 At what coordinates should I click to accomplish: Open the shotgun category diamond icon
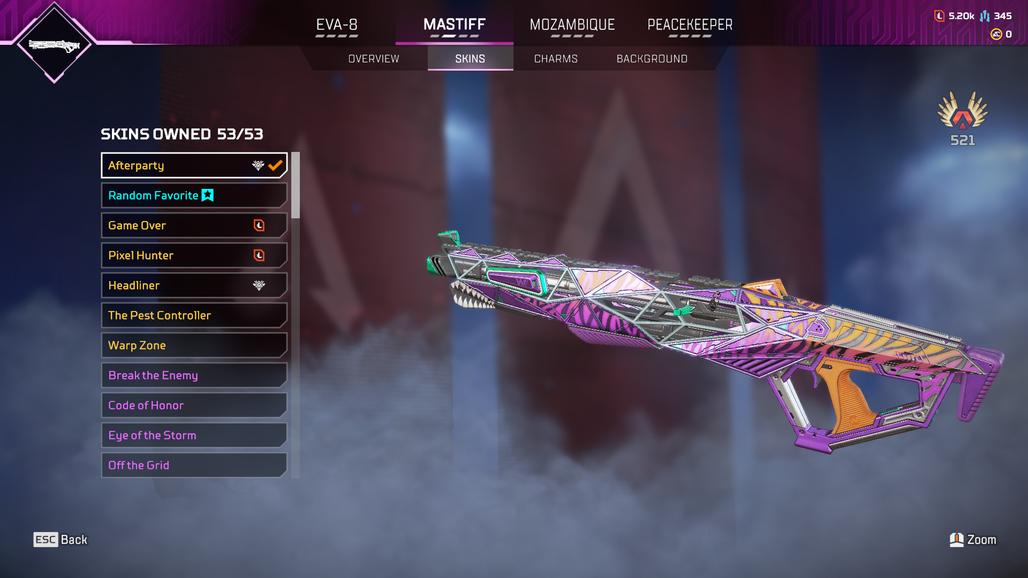[x=54, y=45]
